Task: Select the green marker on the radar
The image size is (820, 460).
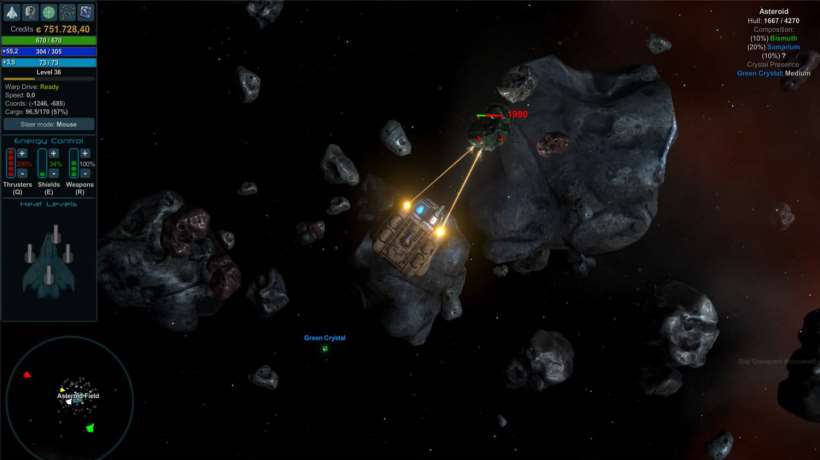Action: pos(90,428)
